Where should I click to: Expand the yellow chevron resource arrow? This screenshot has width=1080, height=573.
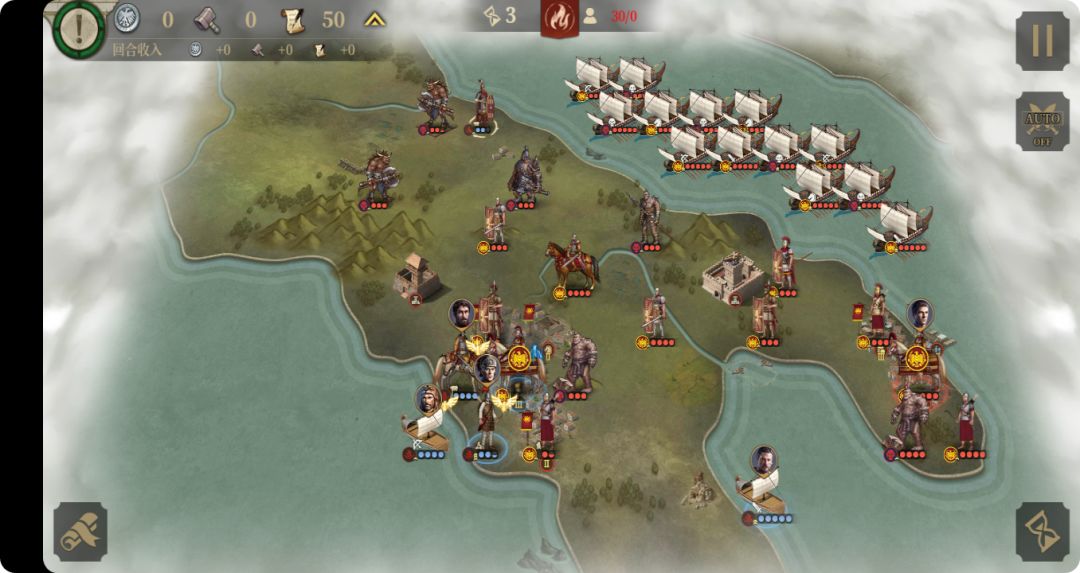pos(375,19)
